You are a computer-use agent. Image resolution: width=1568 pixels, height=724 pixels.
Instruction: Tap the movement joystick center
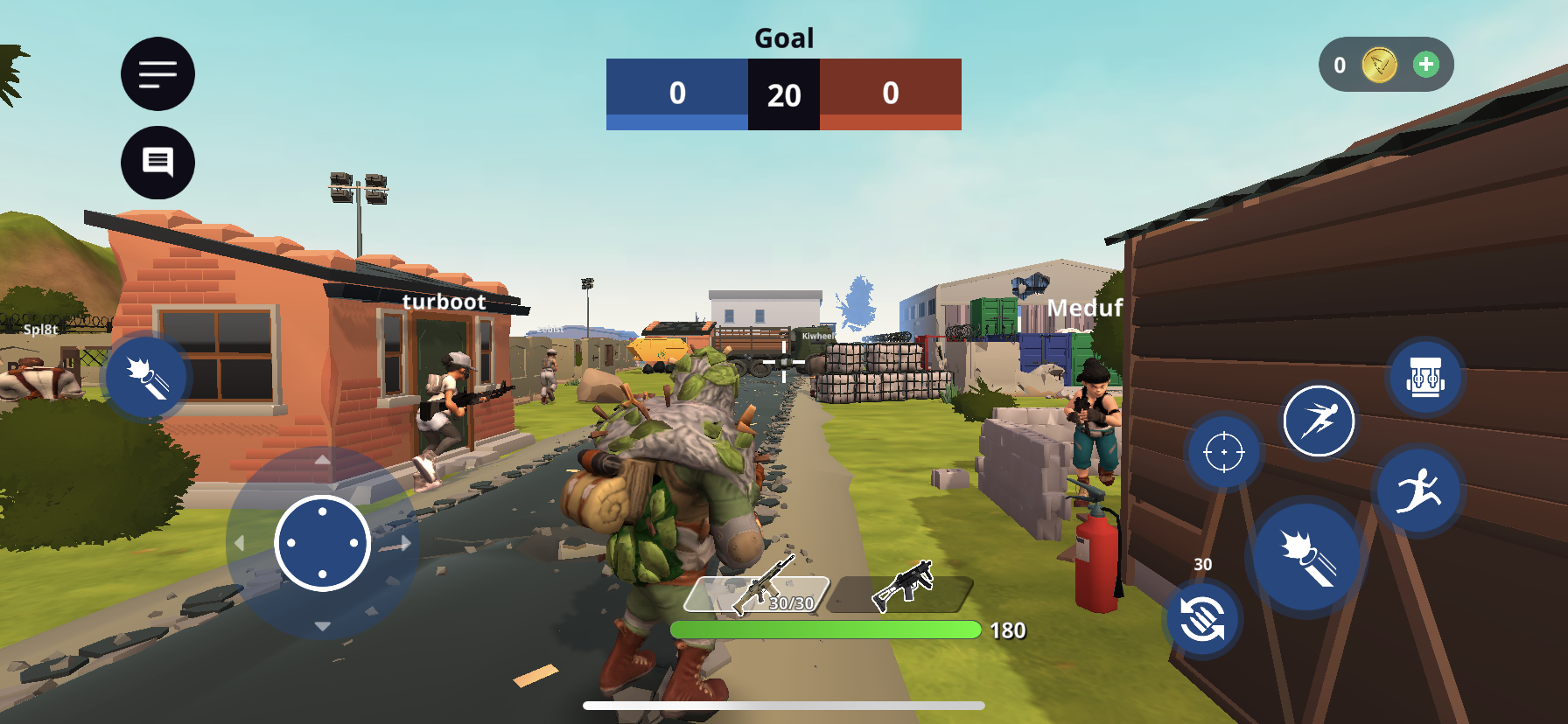323,543
